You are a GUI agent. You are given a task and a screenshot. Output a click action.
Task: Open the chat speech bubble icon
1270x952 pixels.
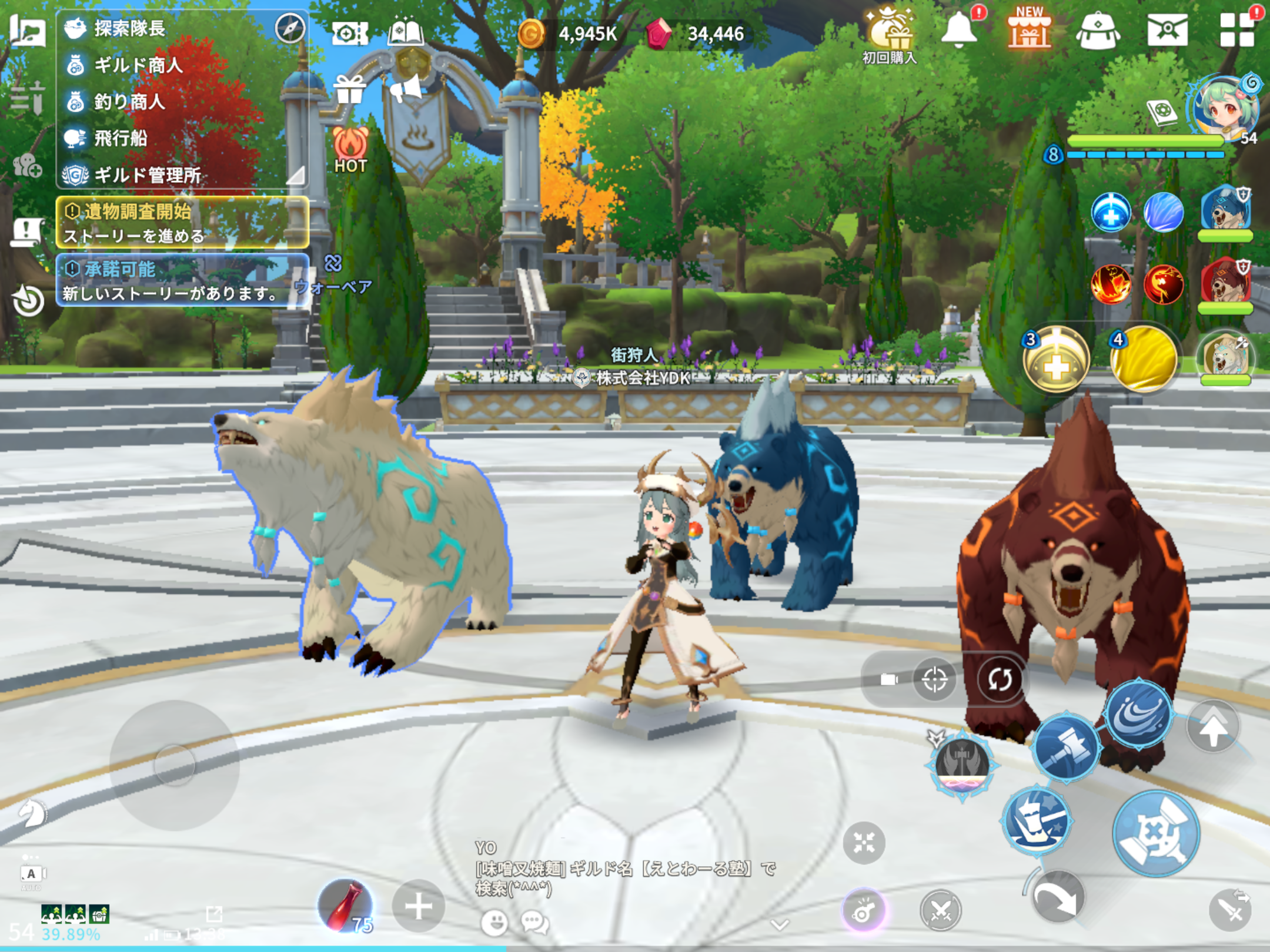pyautogui.click(x=534, y=922)
